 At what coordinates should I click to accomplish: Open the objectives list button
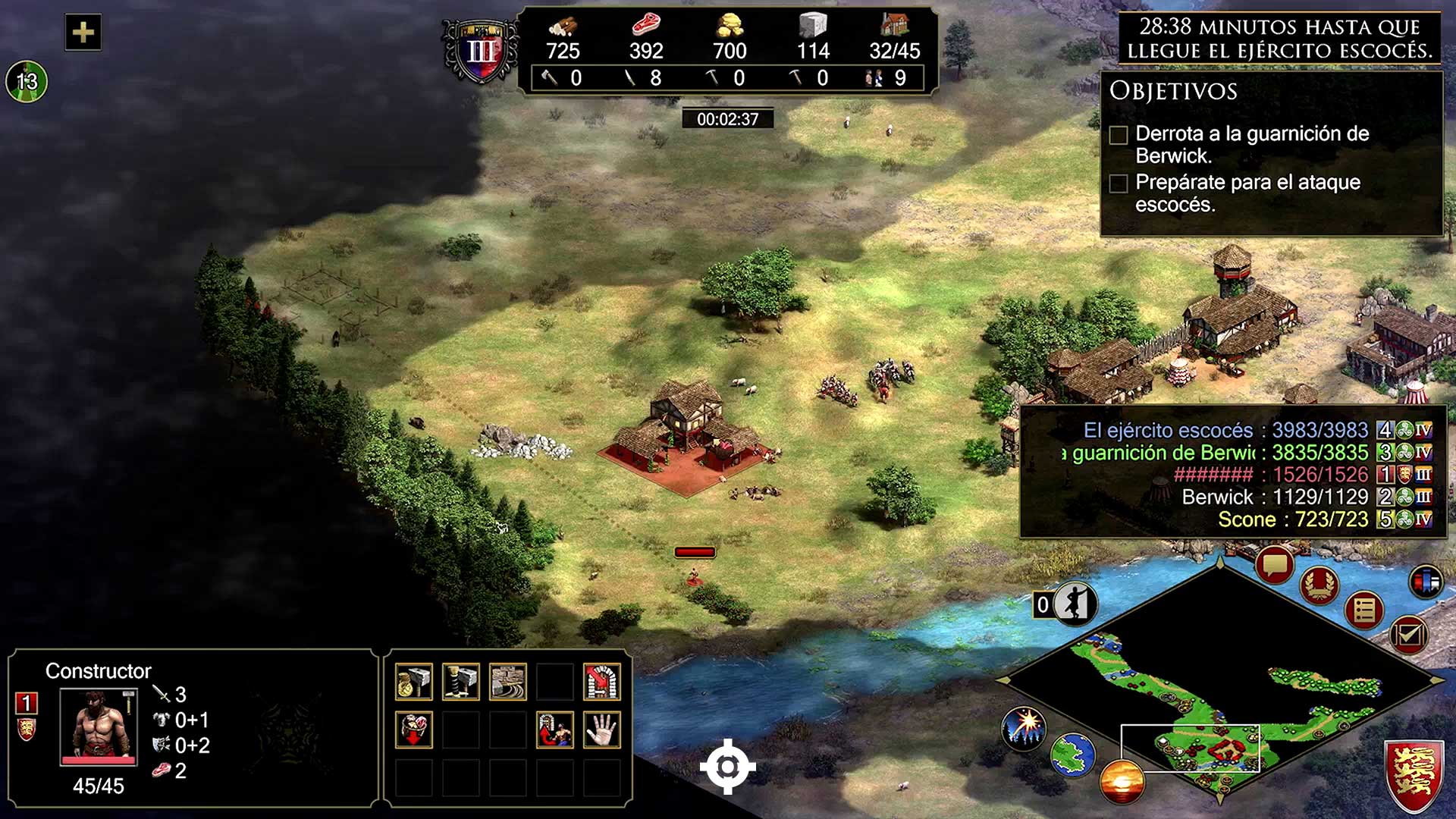pos(1364,610)
